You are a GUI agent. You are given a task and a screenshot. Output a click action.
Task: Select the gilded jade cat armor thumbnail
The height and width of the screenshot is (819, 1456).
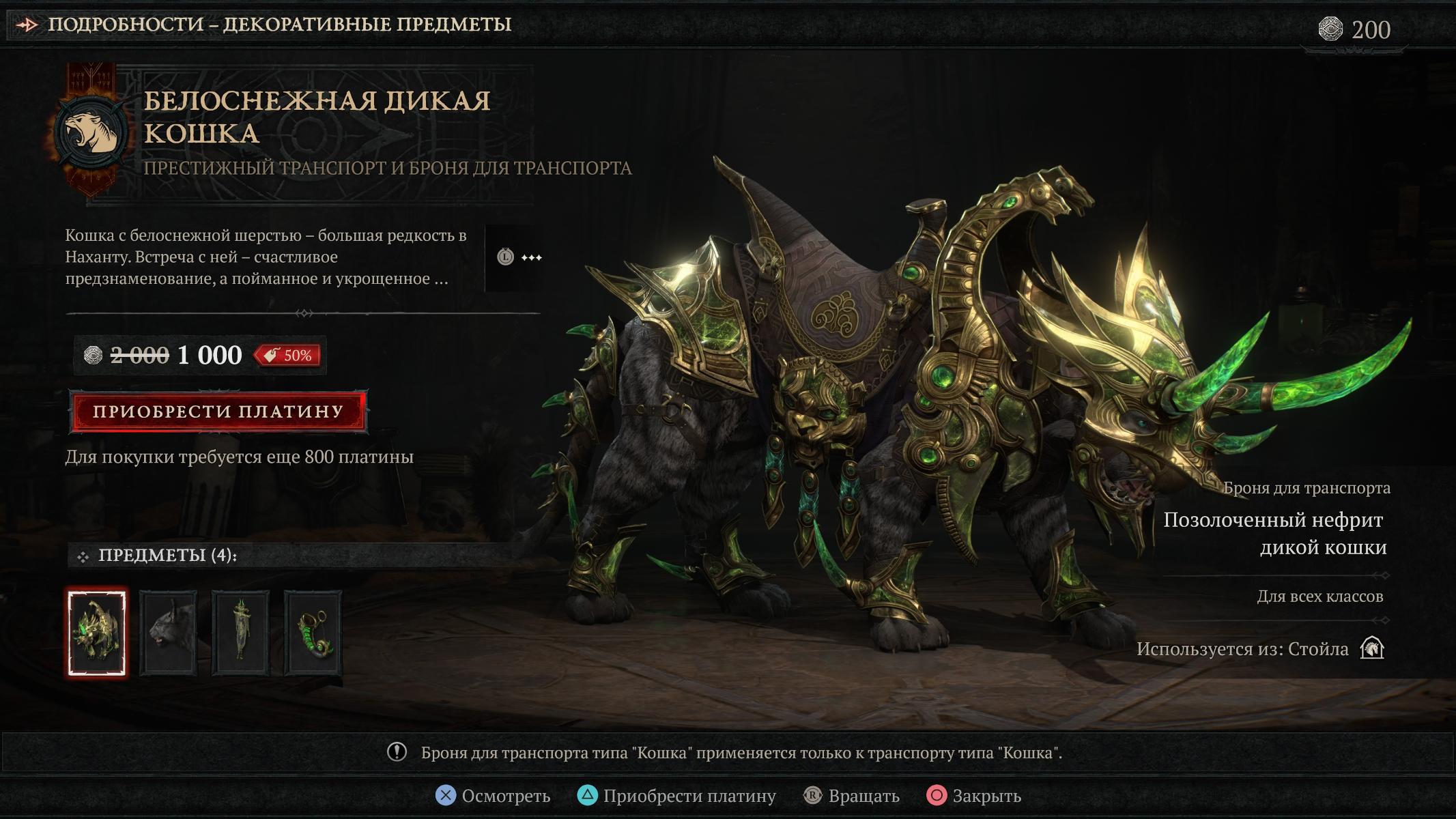(x=97, y=633)
